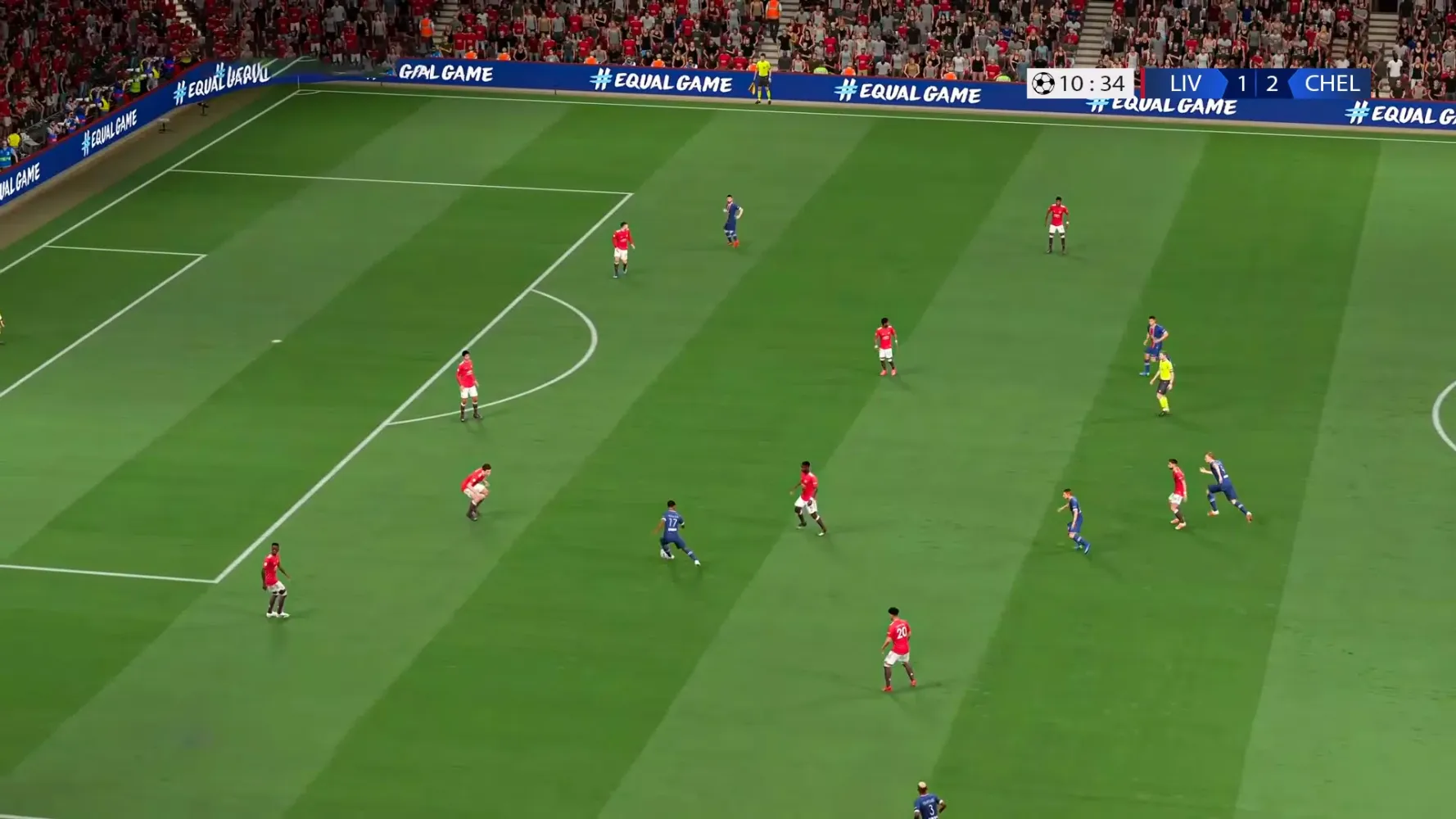1456x819 pixels.
Task: Select the assistant referee along the top touchline
Action: 765,78
